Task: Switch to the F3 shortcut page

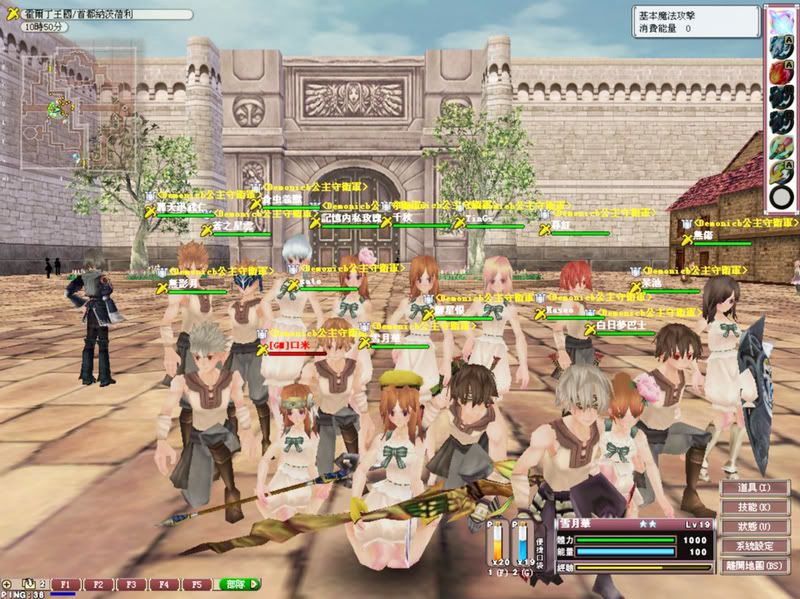Action: pos(131,583)
